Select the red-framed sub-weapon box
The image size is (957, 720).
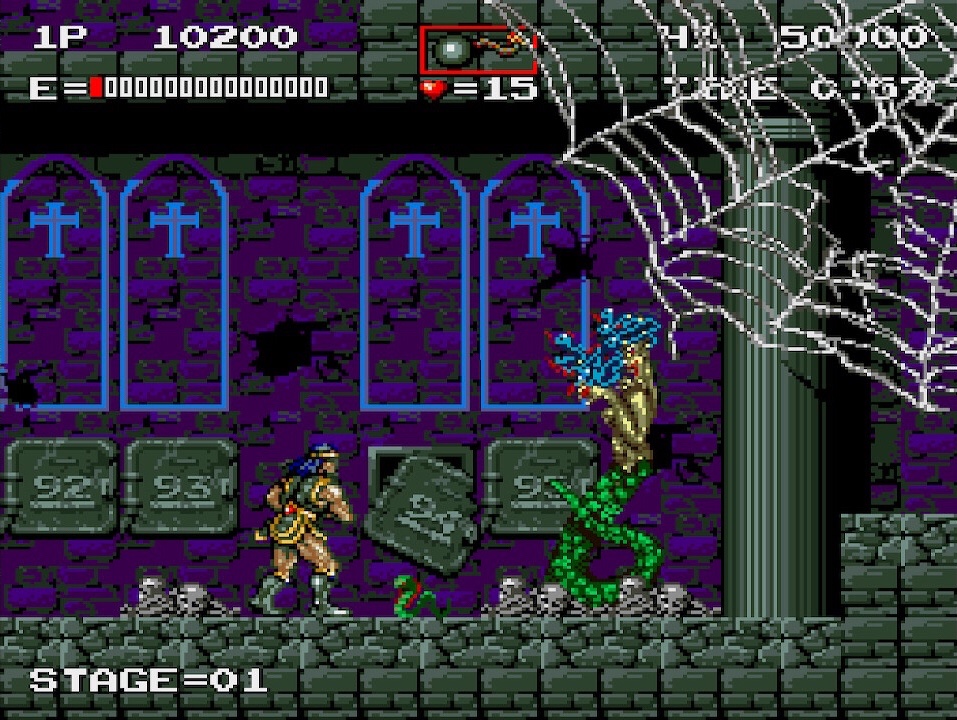point(478,49)
